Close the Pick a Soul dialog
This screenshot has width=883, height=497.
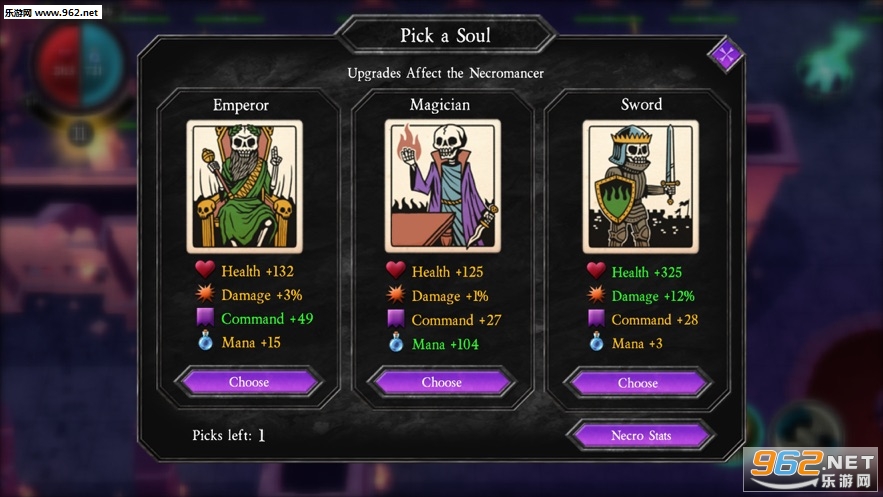[x=726, y=54]
